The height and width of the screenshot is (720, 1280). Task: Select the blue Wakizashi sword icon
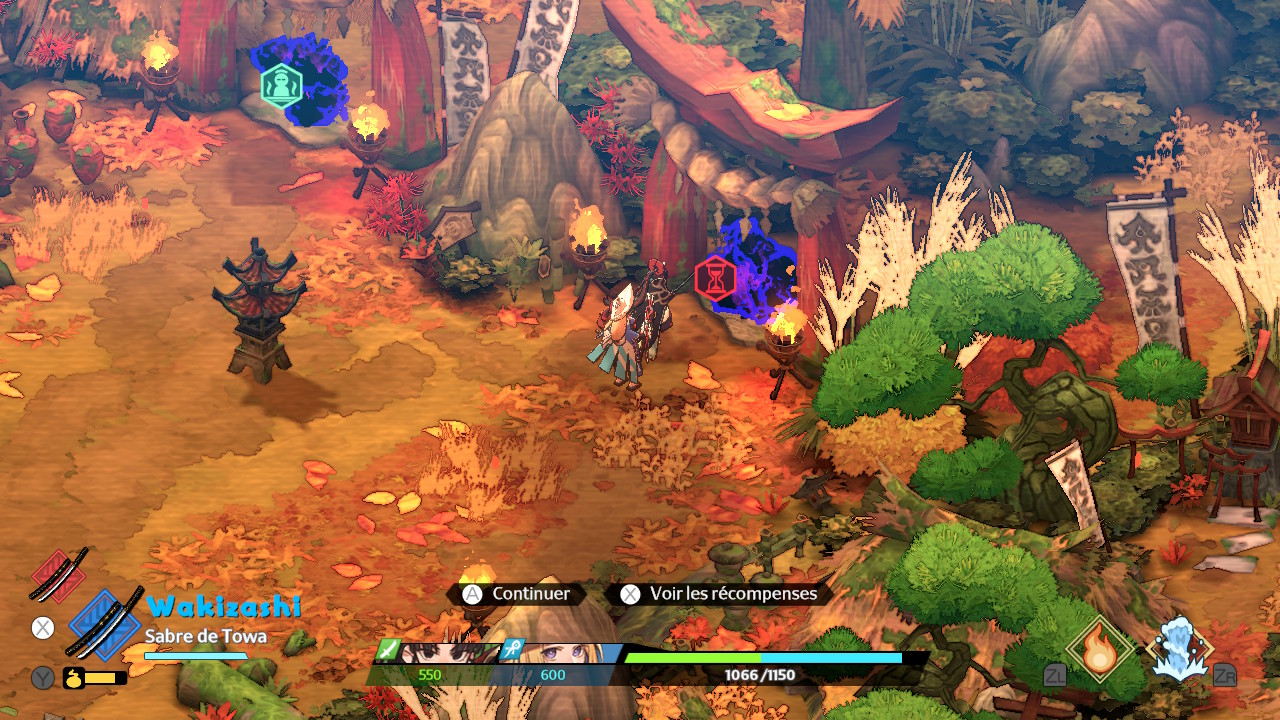(104, 623)
